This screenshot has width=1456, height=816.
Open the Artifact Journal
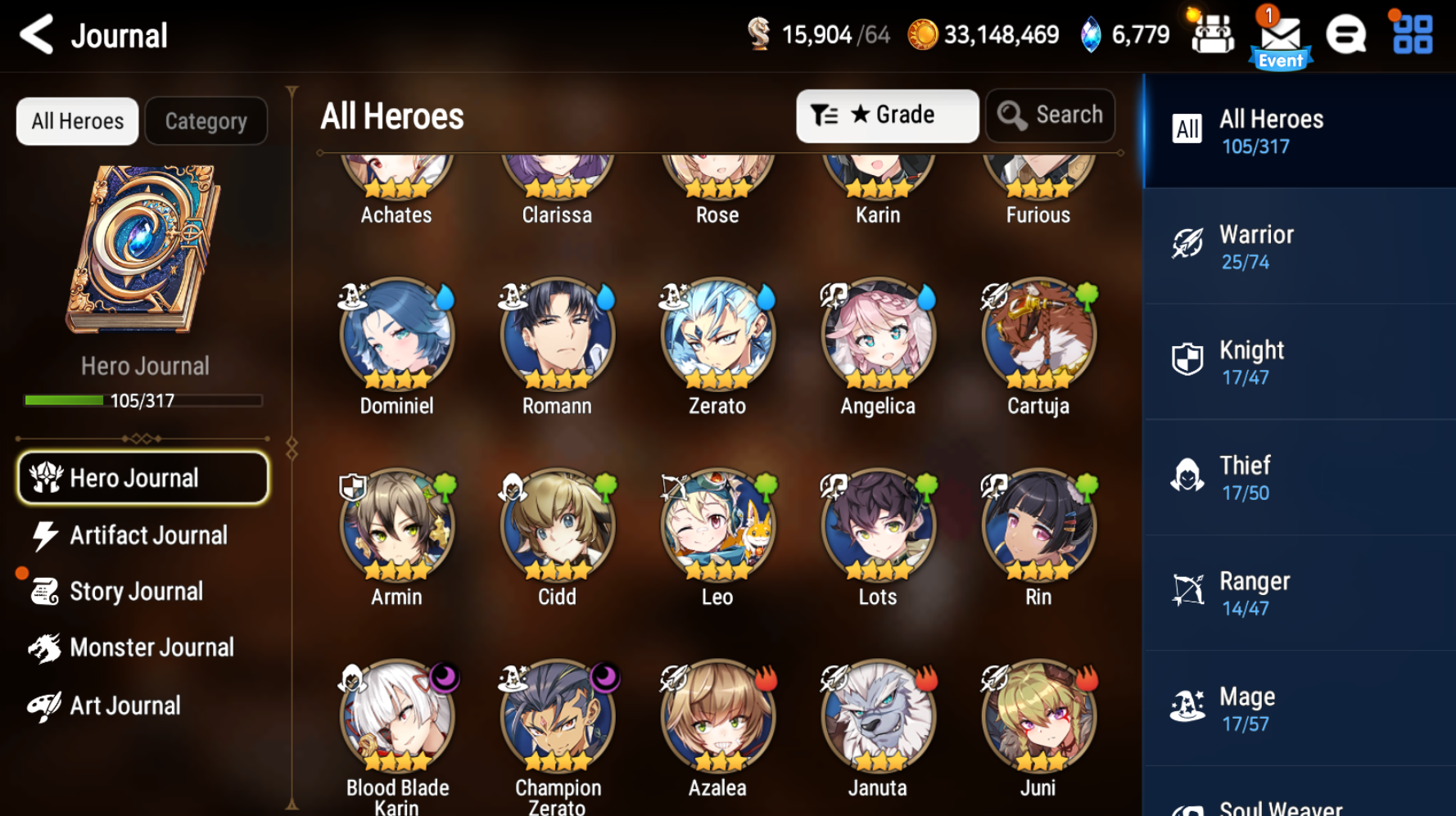[148, 534]
